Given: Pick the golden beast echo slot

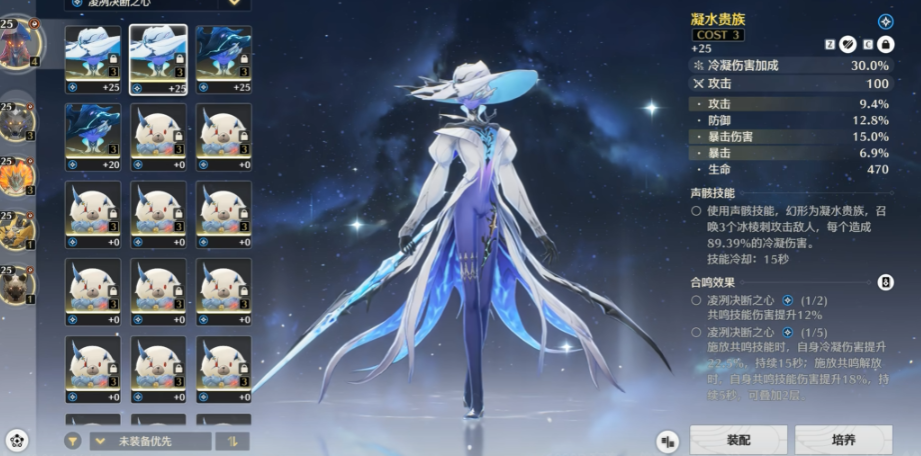Looking at the screenshot, I should click(x=17, y=232).
